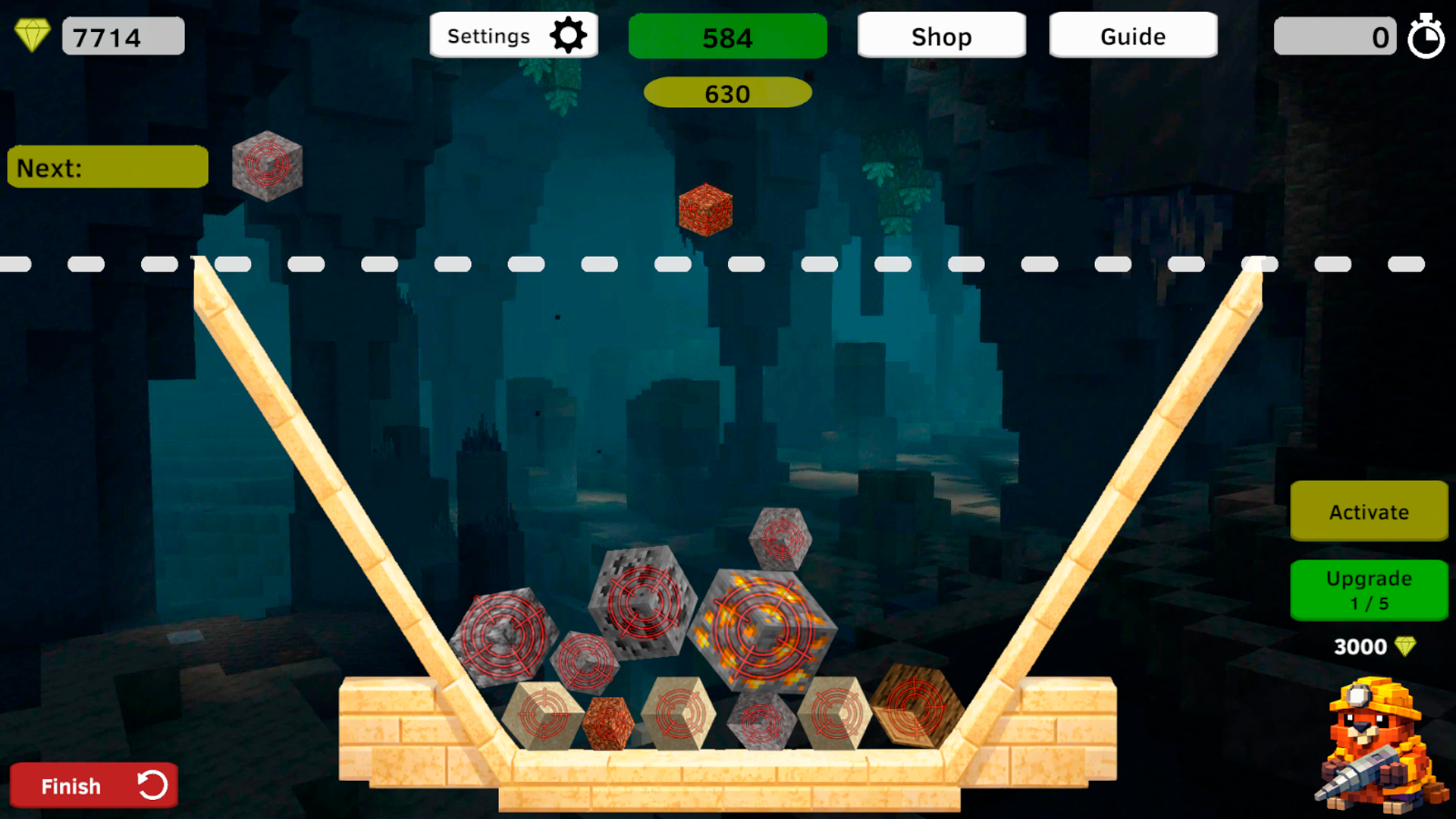Viewport: 1456px width, 819px height.
Task: Click the gem icon next to 3000
Action: coord(1407,646)
